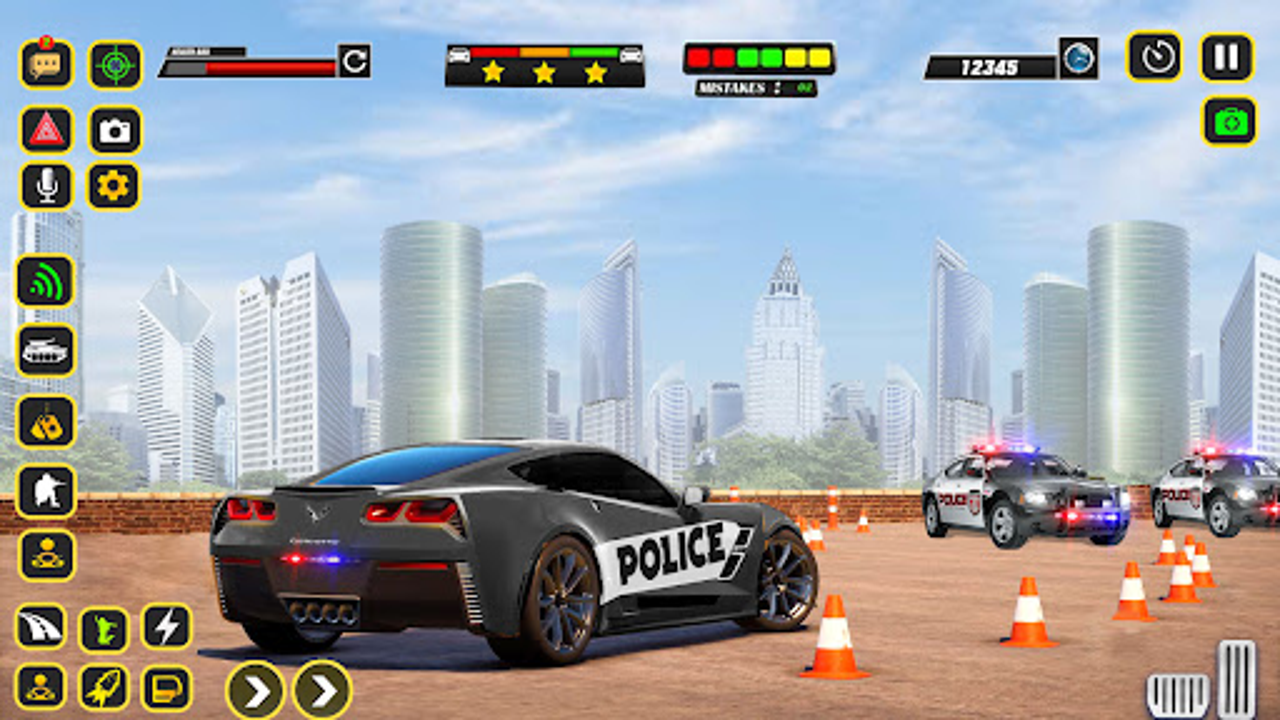Tap the circular reload arrow on the health bar
The width and height of the screenshot is (1280, 720).
click(x=352, y=62)
